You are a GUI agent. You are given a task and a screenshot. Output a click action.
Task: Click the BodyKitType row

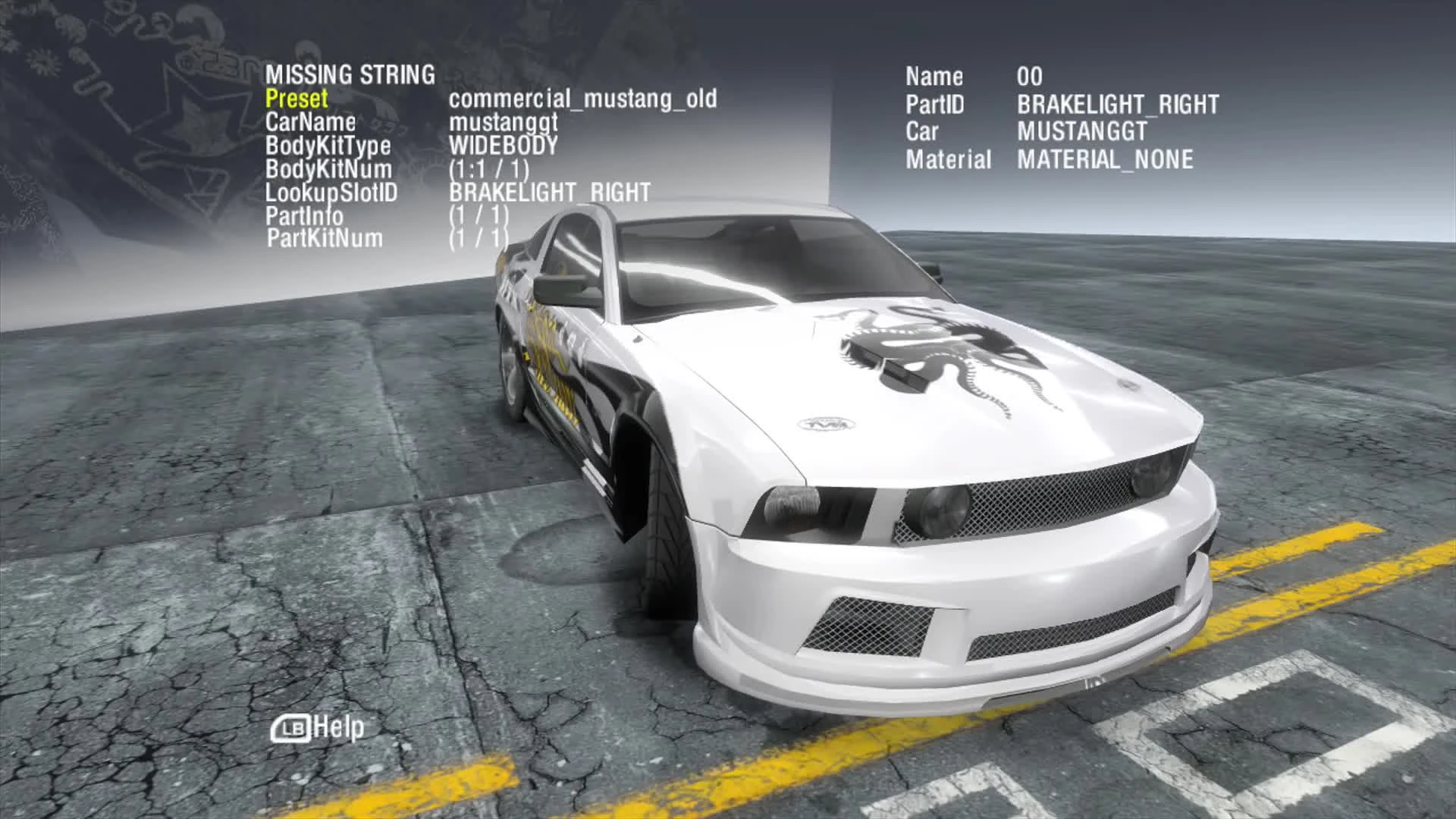328,146
